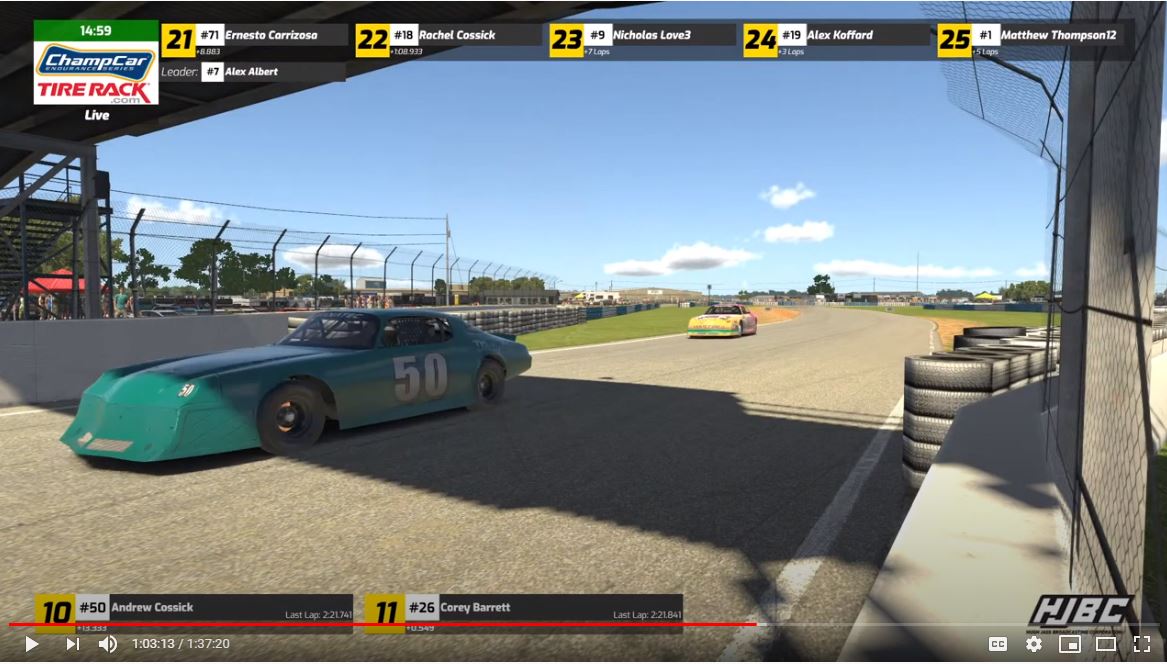Pick the Matthew Thompson12 standings entry
Image resolution: width=1167 pixels, height=664 pixels.
pyautogui.click(x=1033, y=40)
